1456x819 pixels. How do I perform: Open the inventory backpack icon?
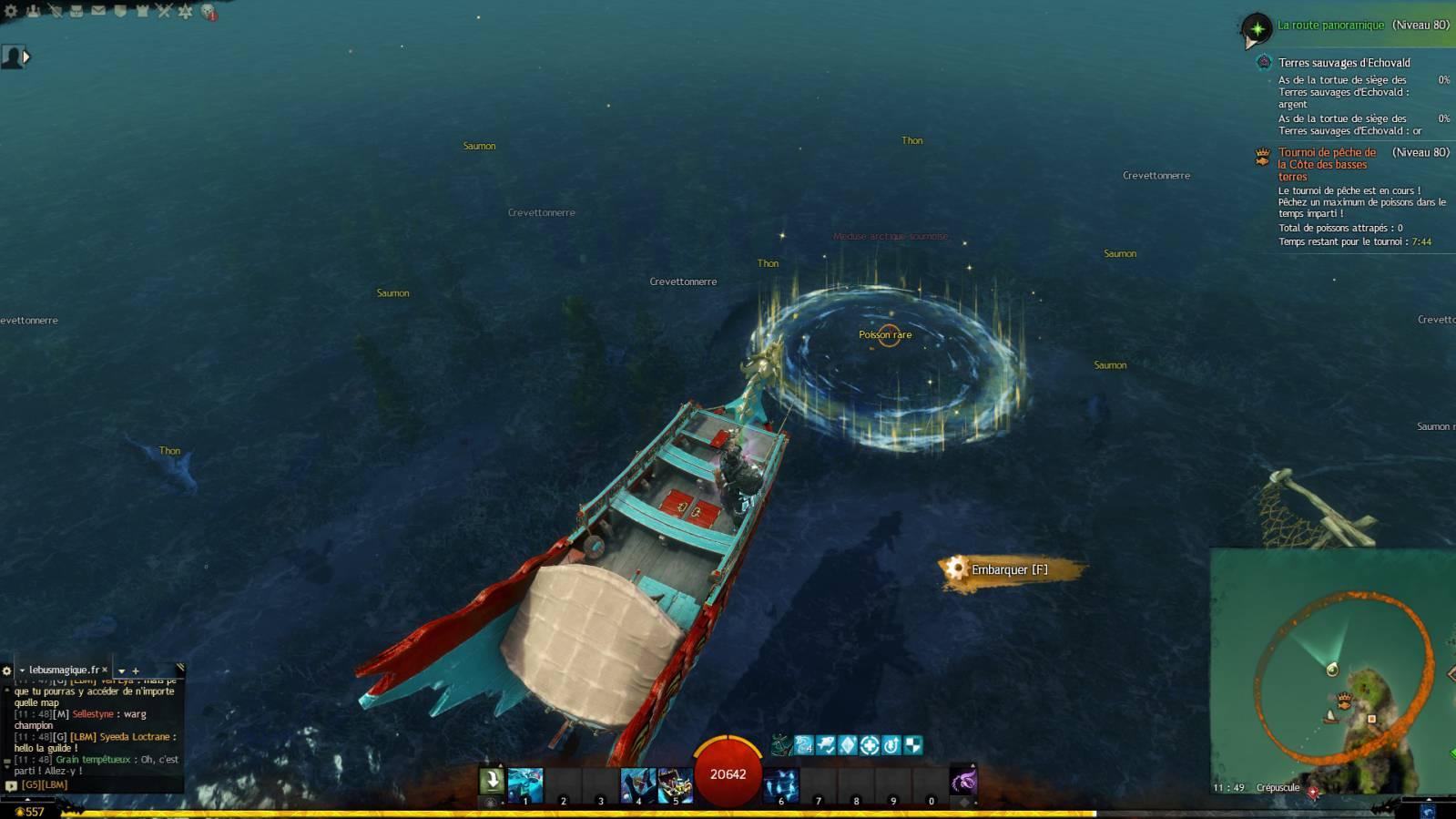[76, 11]
